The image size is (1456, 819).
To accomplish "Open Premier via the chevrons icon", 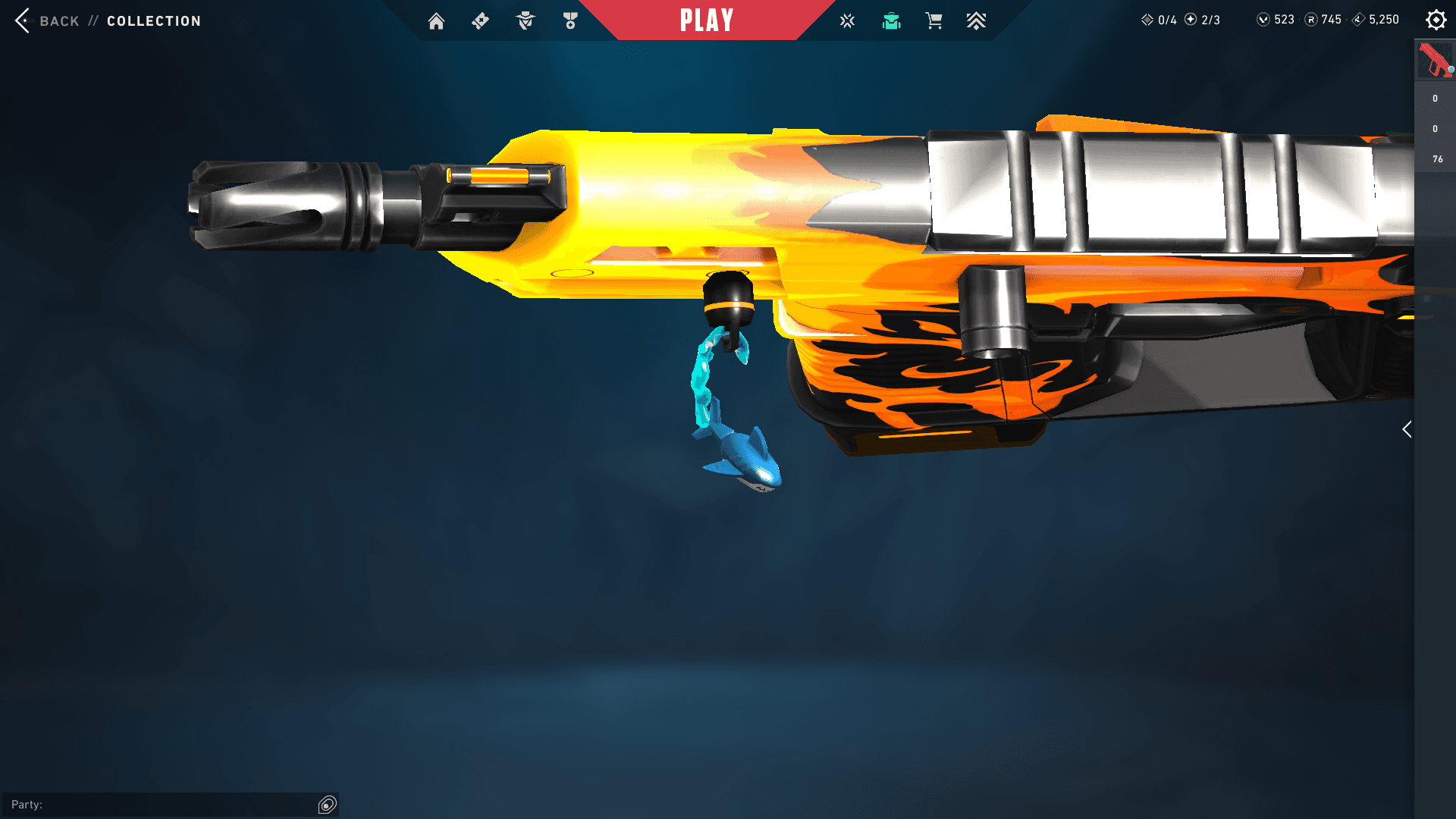I will (x=977, y=20).
